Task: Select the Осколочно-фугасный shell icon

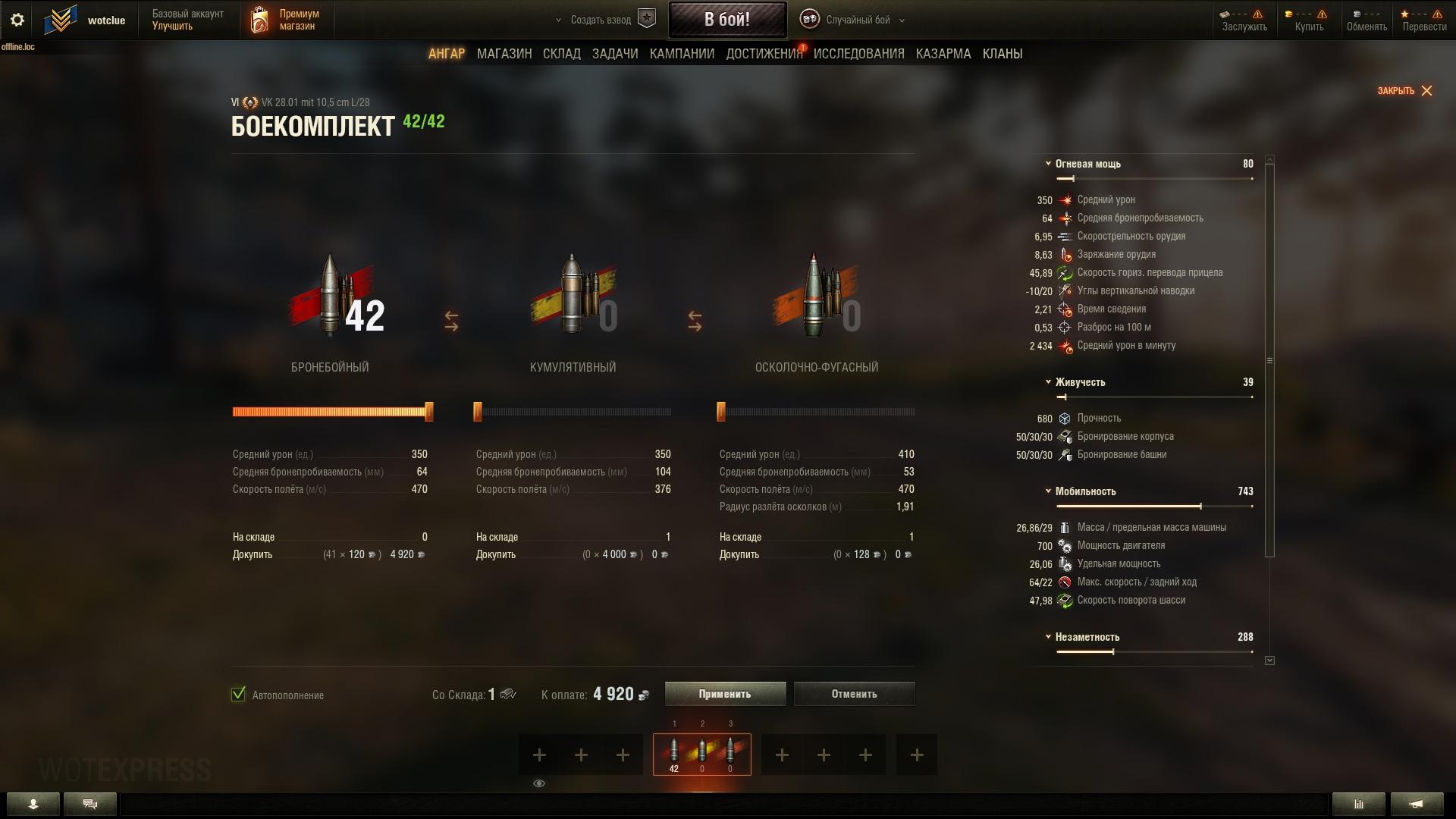Action: tap(815, 296)
